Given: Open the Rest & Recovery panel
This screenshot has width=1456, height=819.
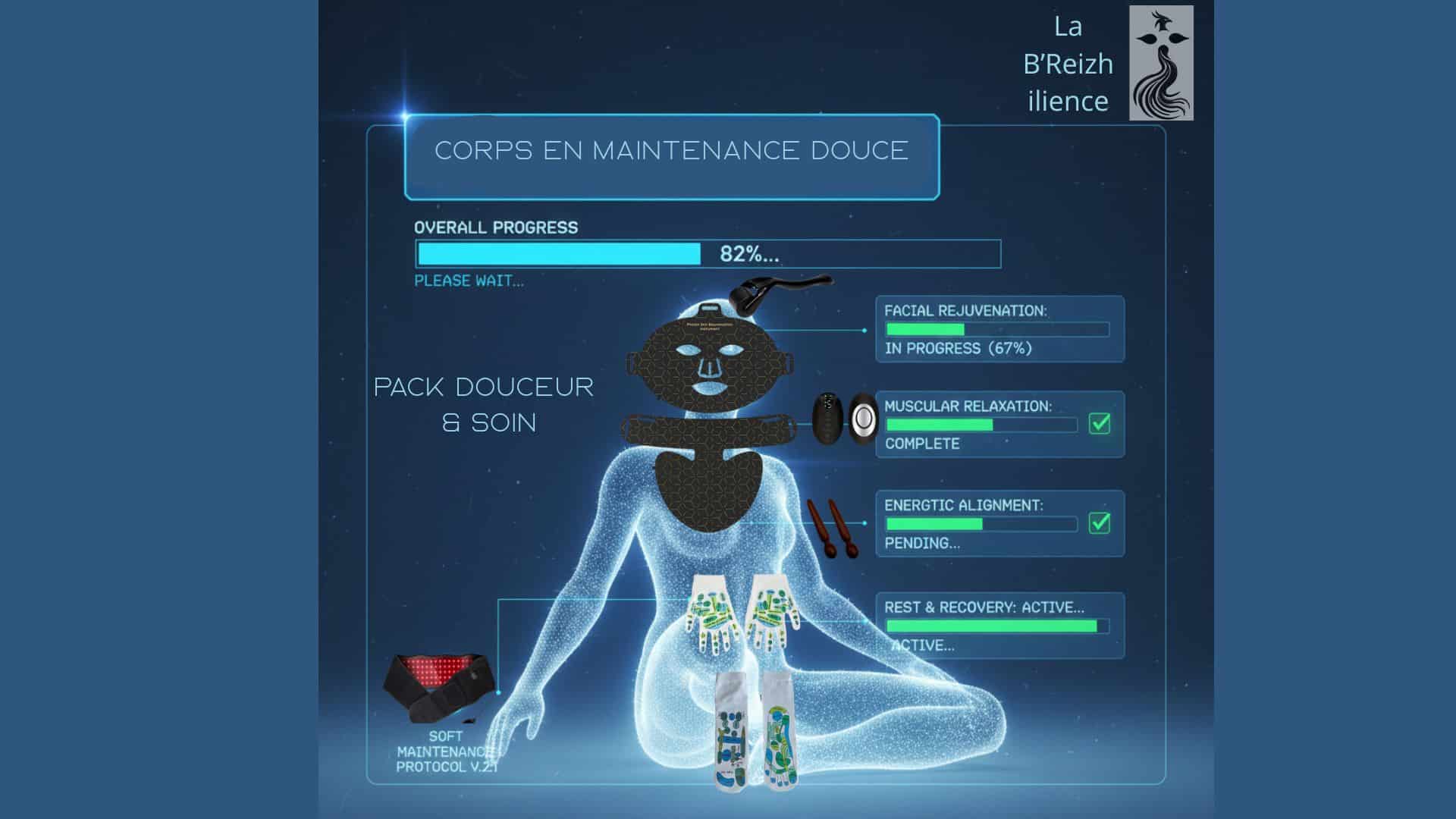Looking at the screenshot, I should pos(999,626).
